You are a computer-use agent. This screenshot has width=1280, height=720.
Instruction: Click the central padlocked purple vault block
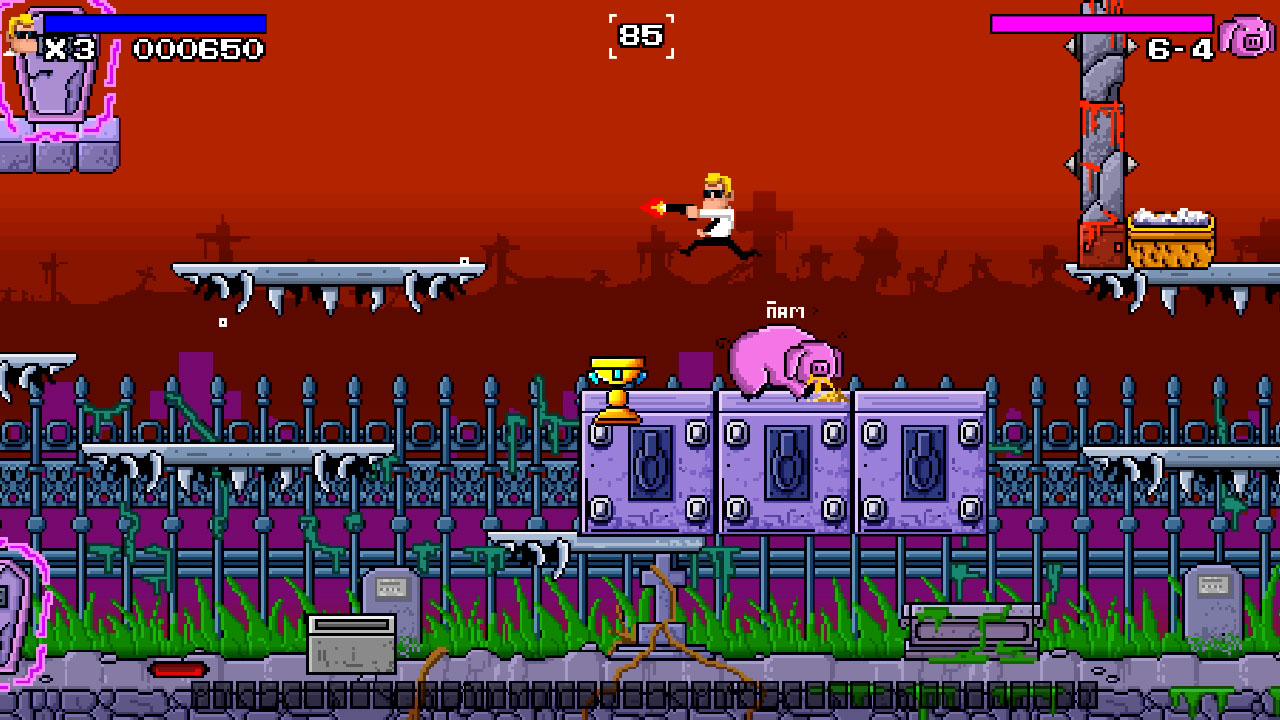tap(786, 463)
